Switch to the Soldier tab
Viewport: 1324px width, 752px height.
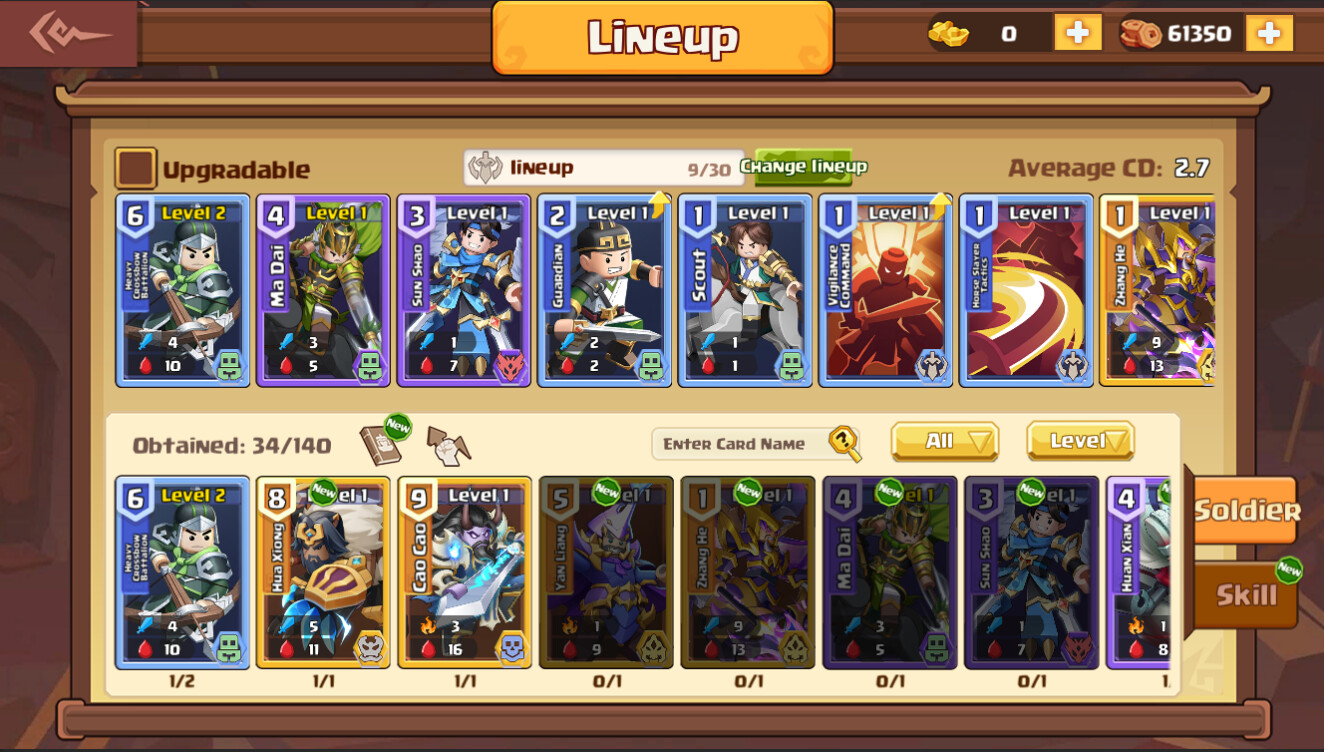1247,509
